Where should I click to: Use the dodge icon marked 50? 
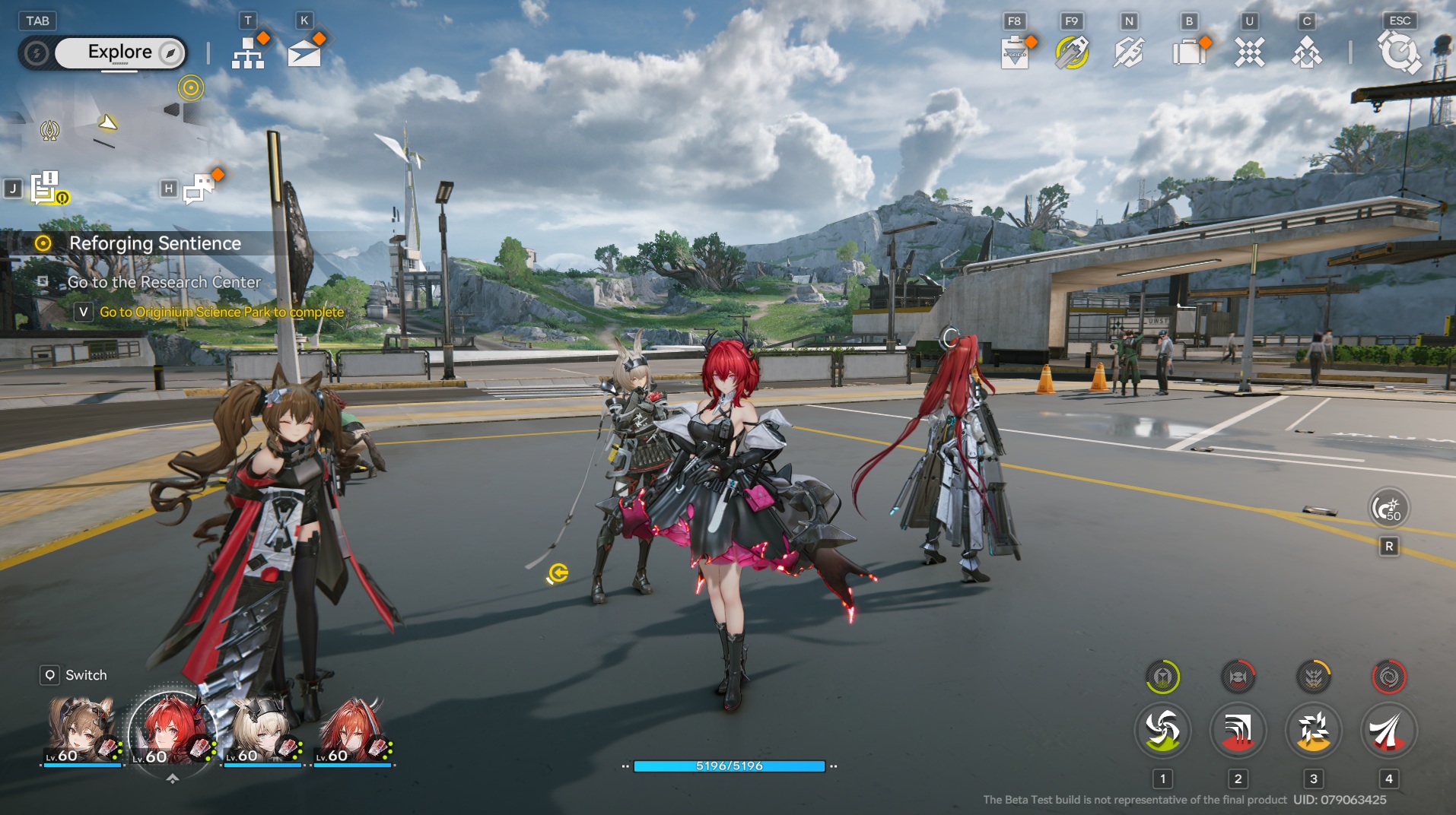tap(1388, 508)
